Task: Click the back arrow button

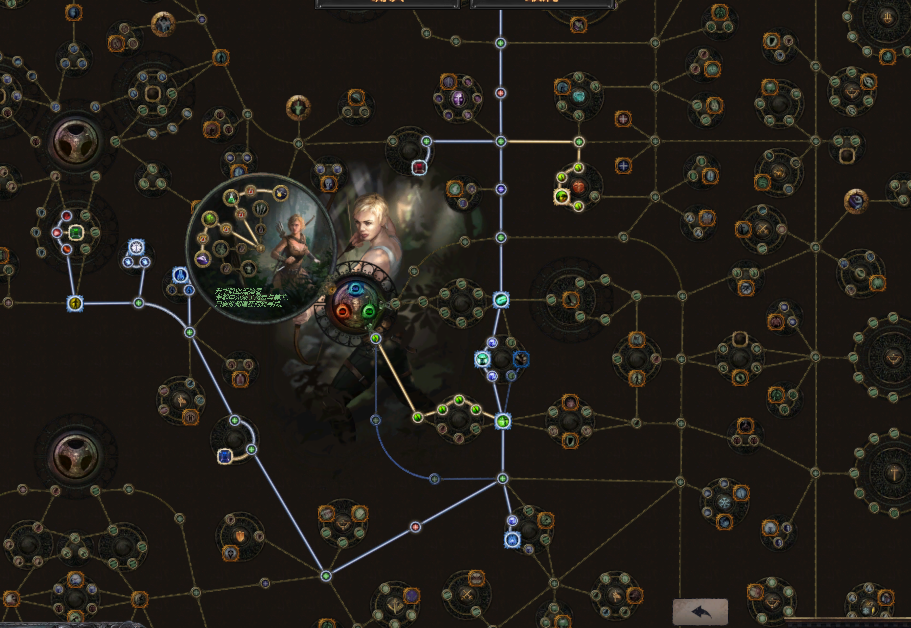Action: [700, 611]
